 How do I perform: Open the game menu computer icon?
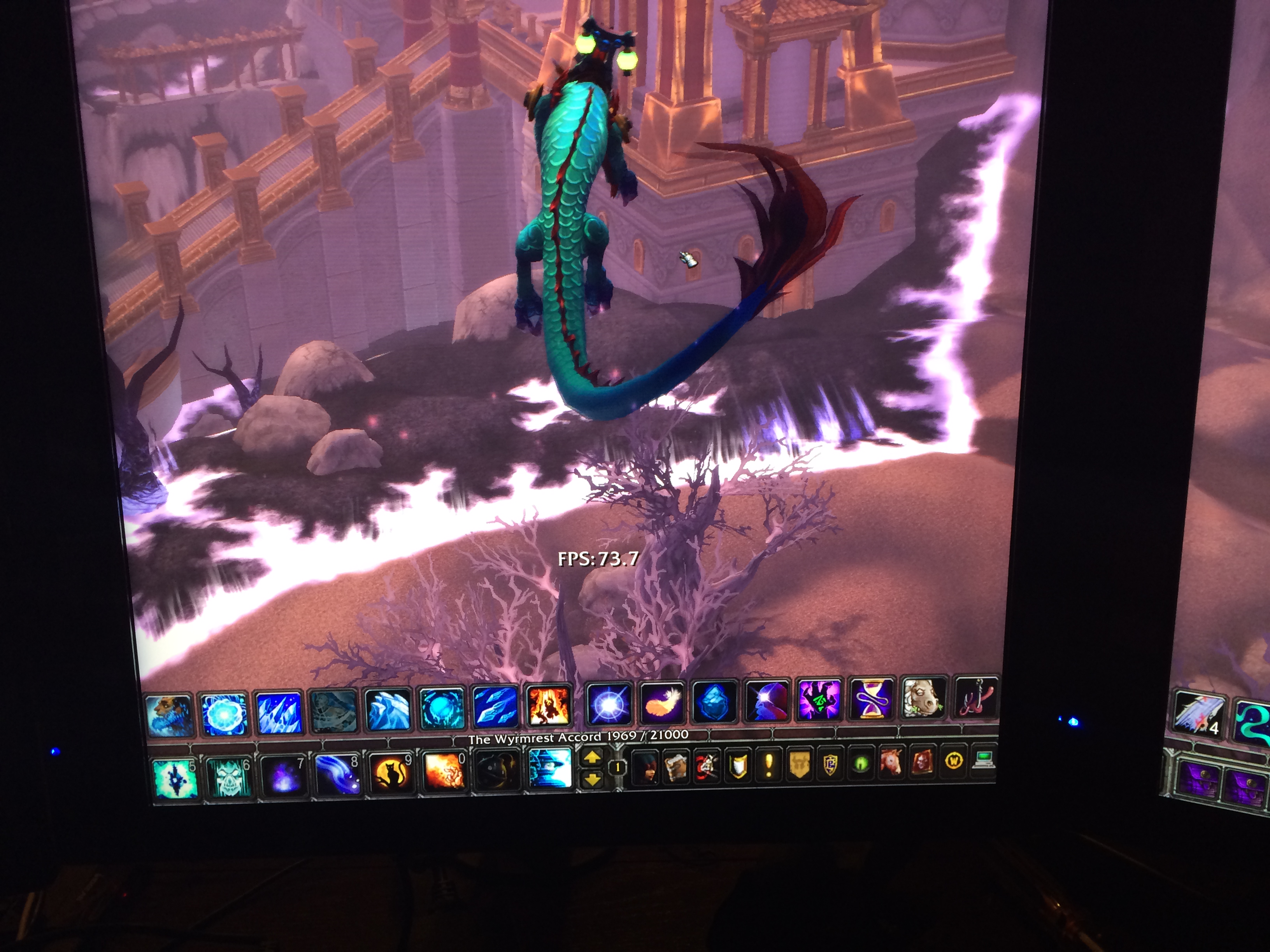[984, 760]
